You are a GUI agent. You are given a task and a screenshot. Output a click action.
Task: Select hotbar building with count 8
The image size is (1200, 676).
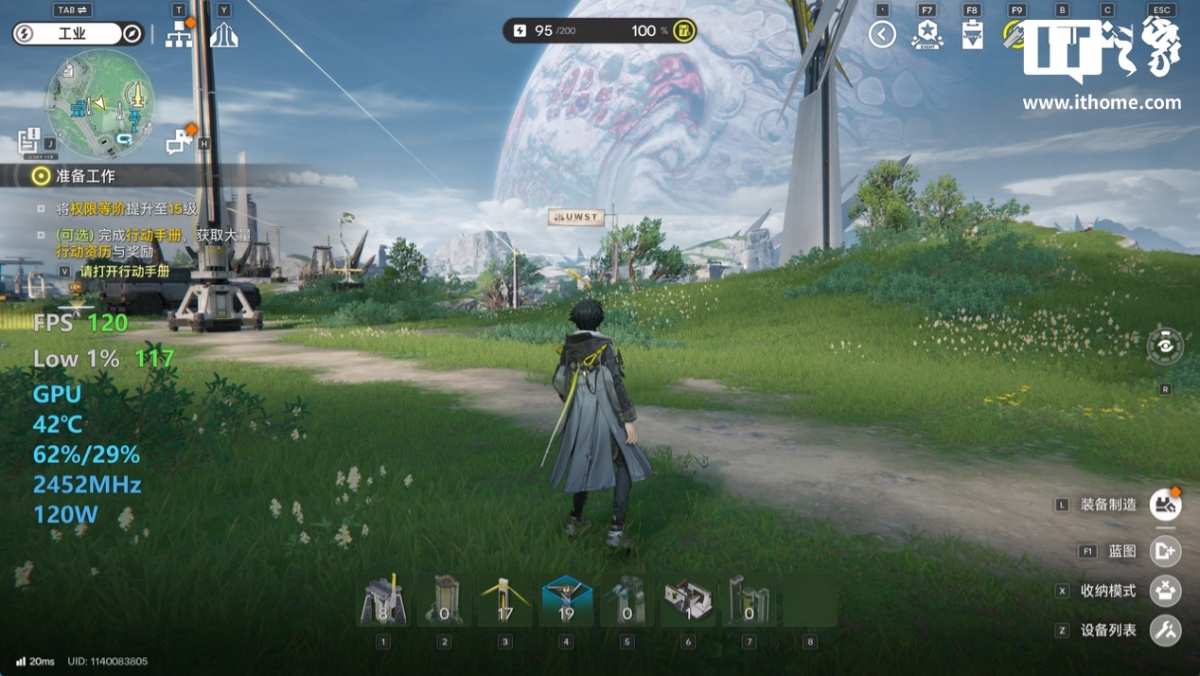[x=383, y=601]
